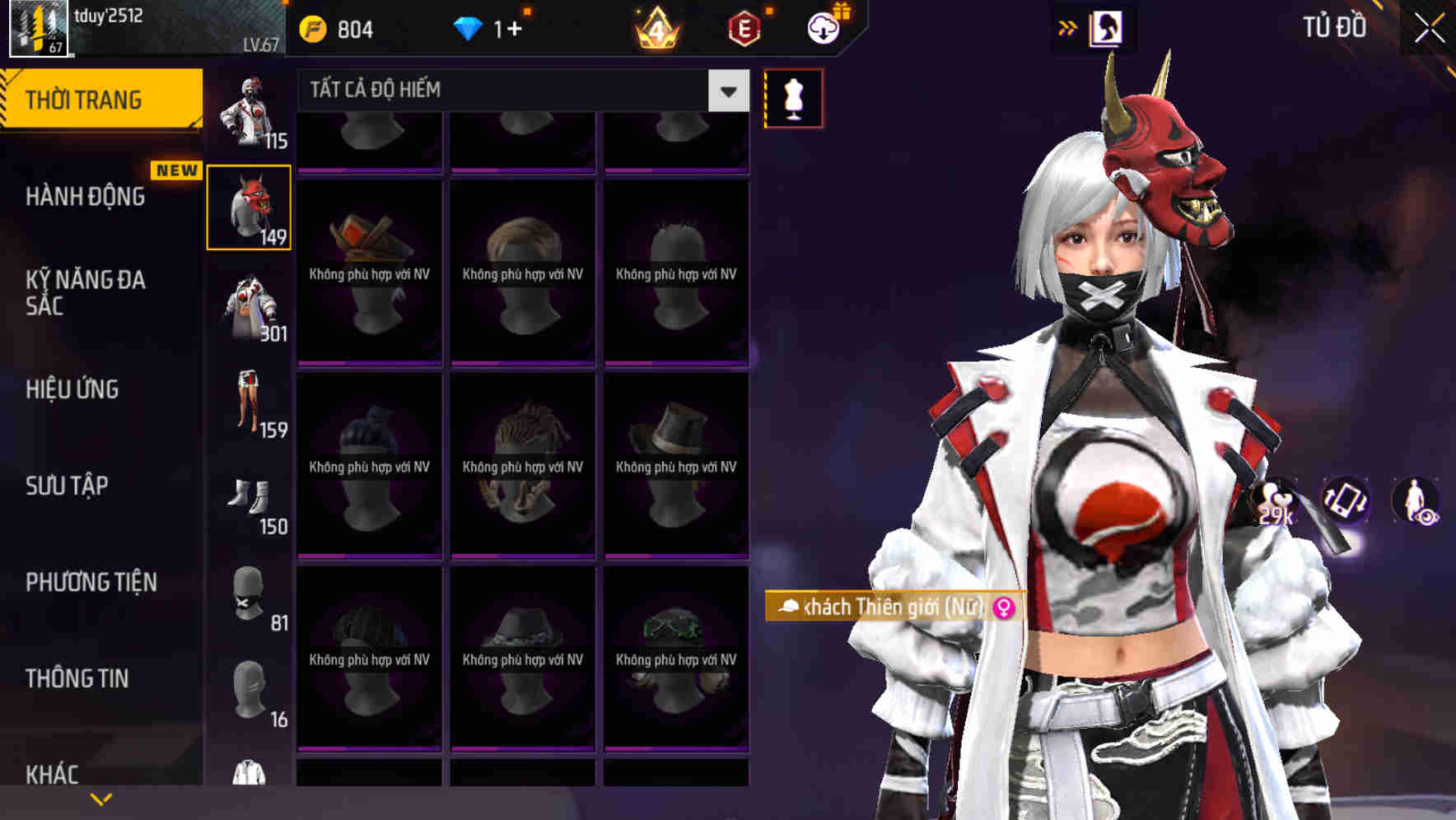Open the PHƯƠNG TIỆN category

point(91,582)
